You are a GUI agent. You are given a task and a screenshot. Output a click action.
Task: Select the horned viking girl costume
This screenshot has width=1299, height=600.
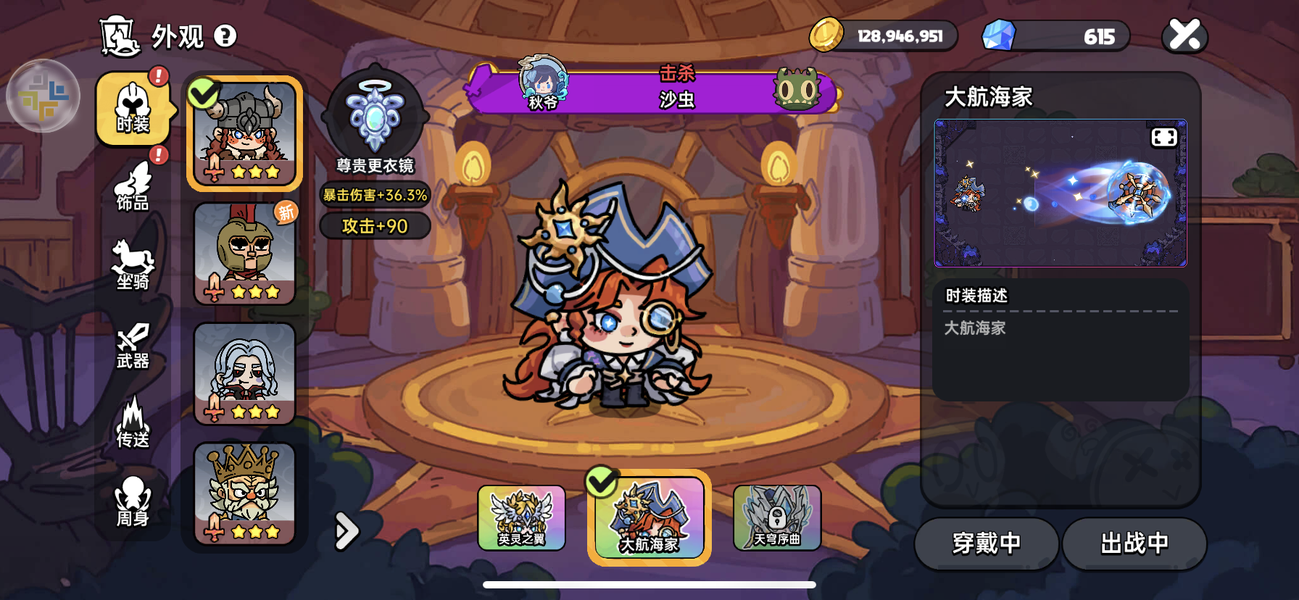click(245, 133)
